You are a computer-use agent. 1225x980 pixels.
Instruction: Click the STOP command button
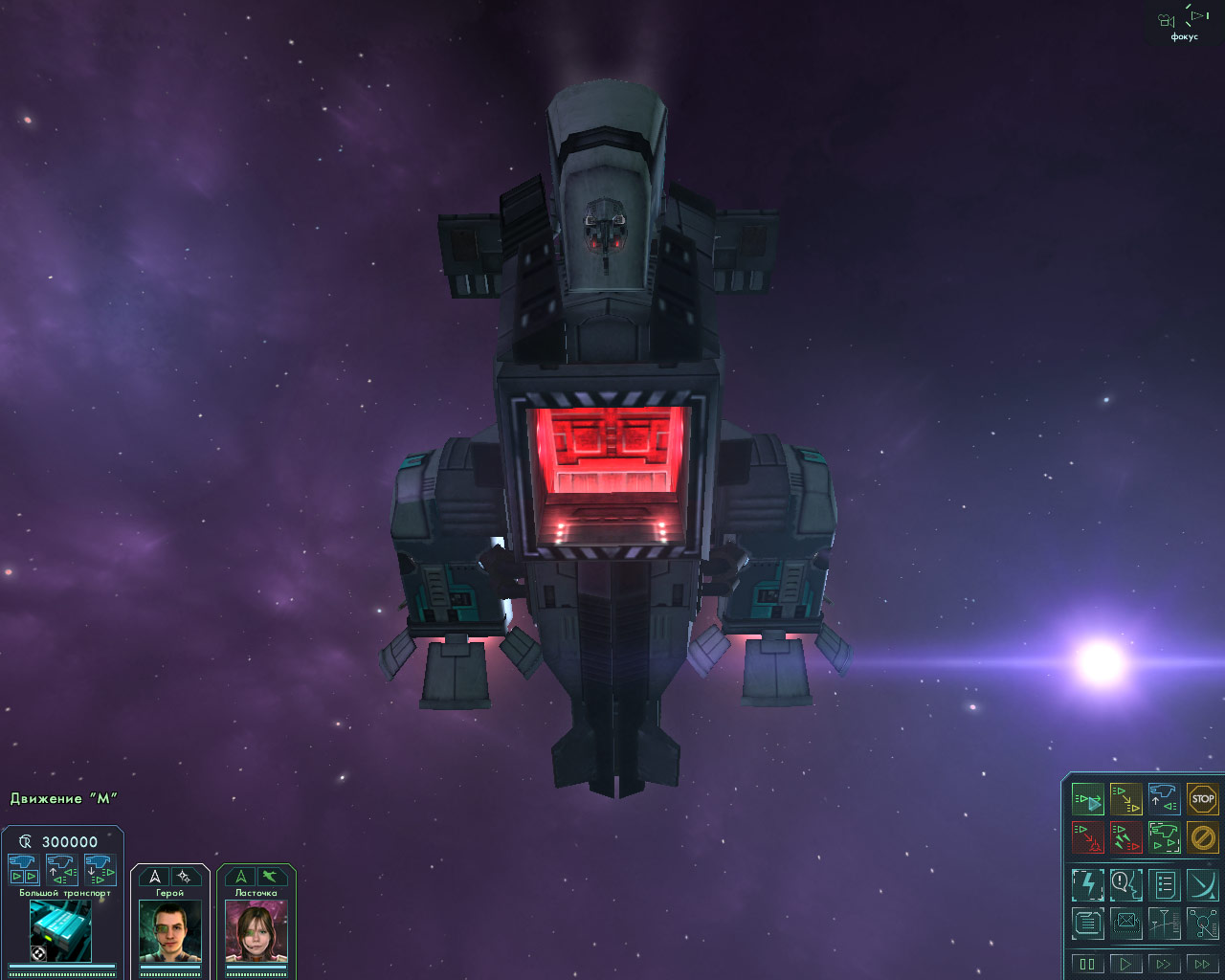1202,798
